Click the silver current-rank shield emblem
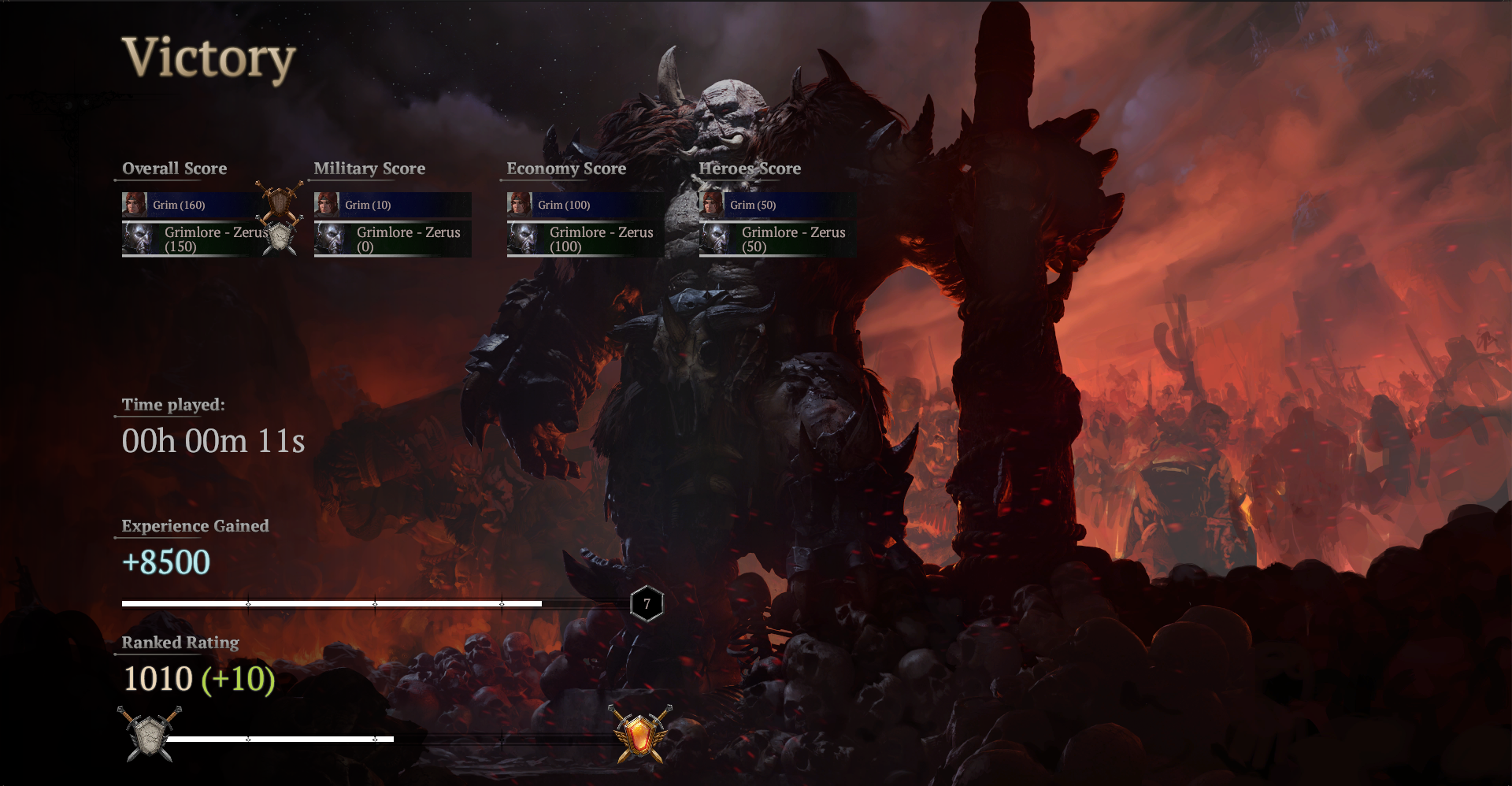 pyautogui.click(x=149, y=734)
